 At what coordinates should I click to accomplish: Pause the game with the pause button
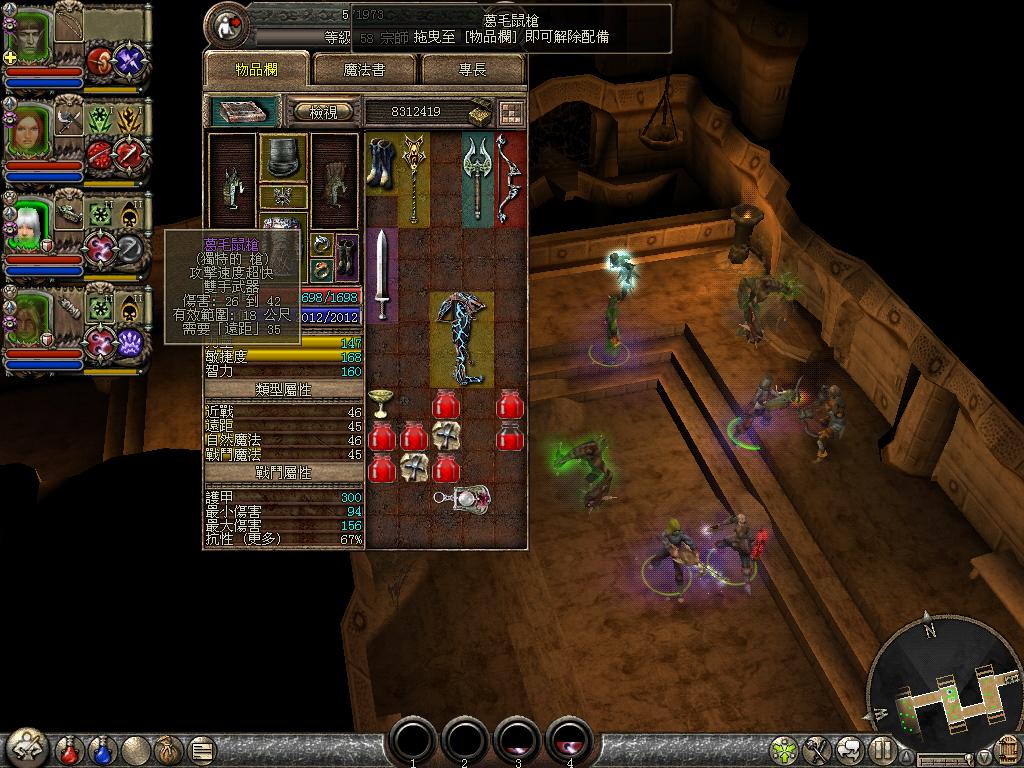click(x=881, y=749)
